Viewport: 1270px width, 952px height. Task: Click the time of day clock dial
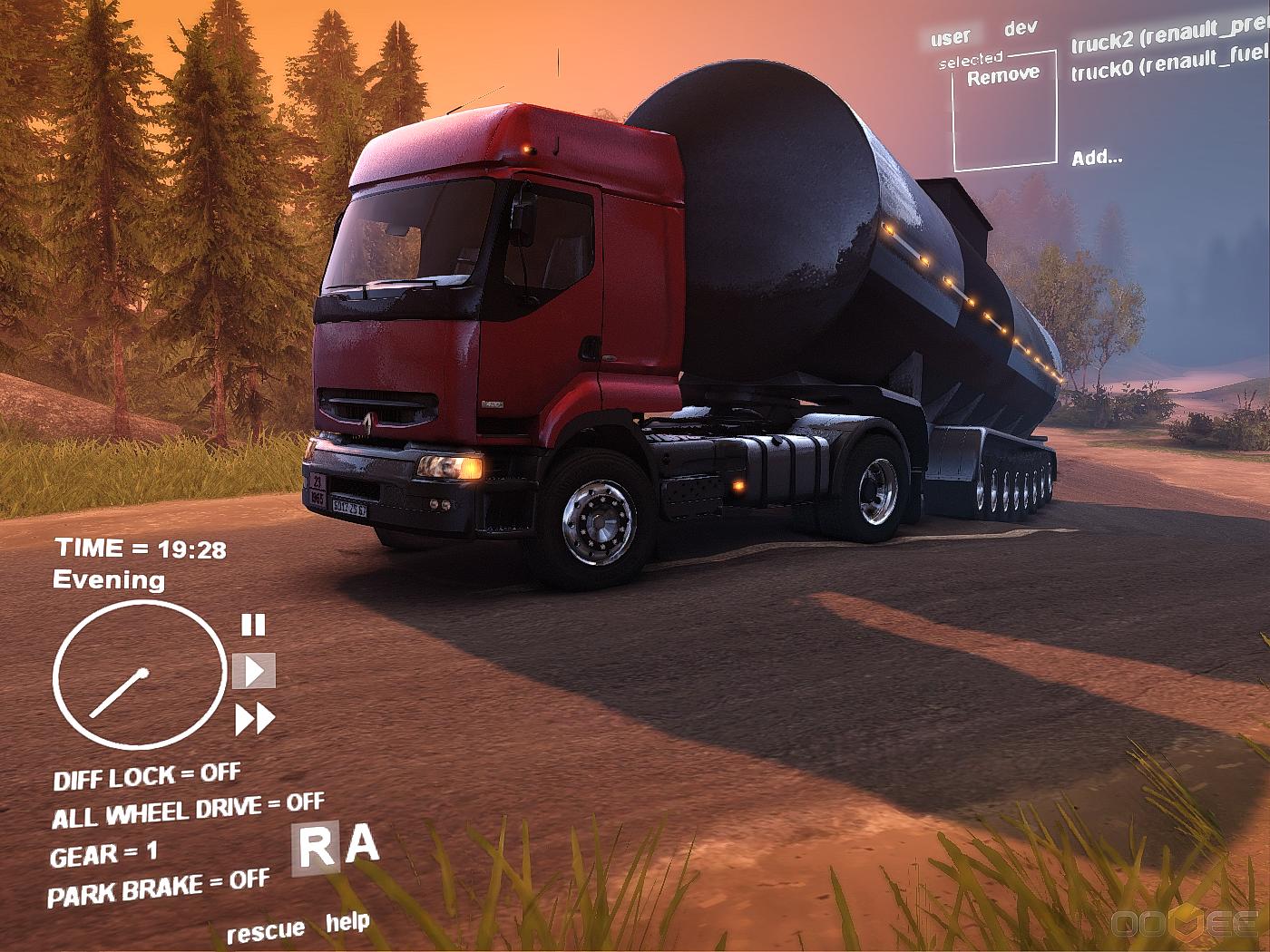click(x=139, y=675)
